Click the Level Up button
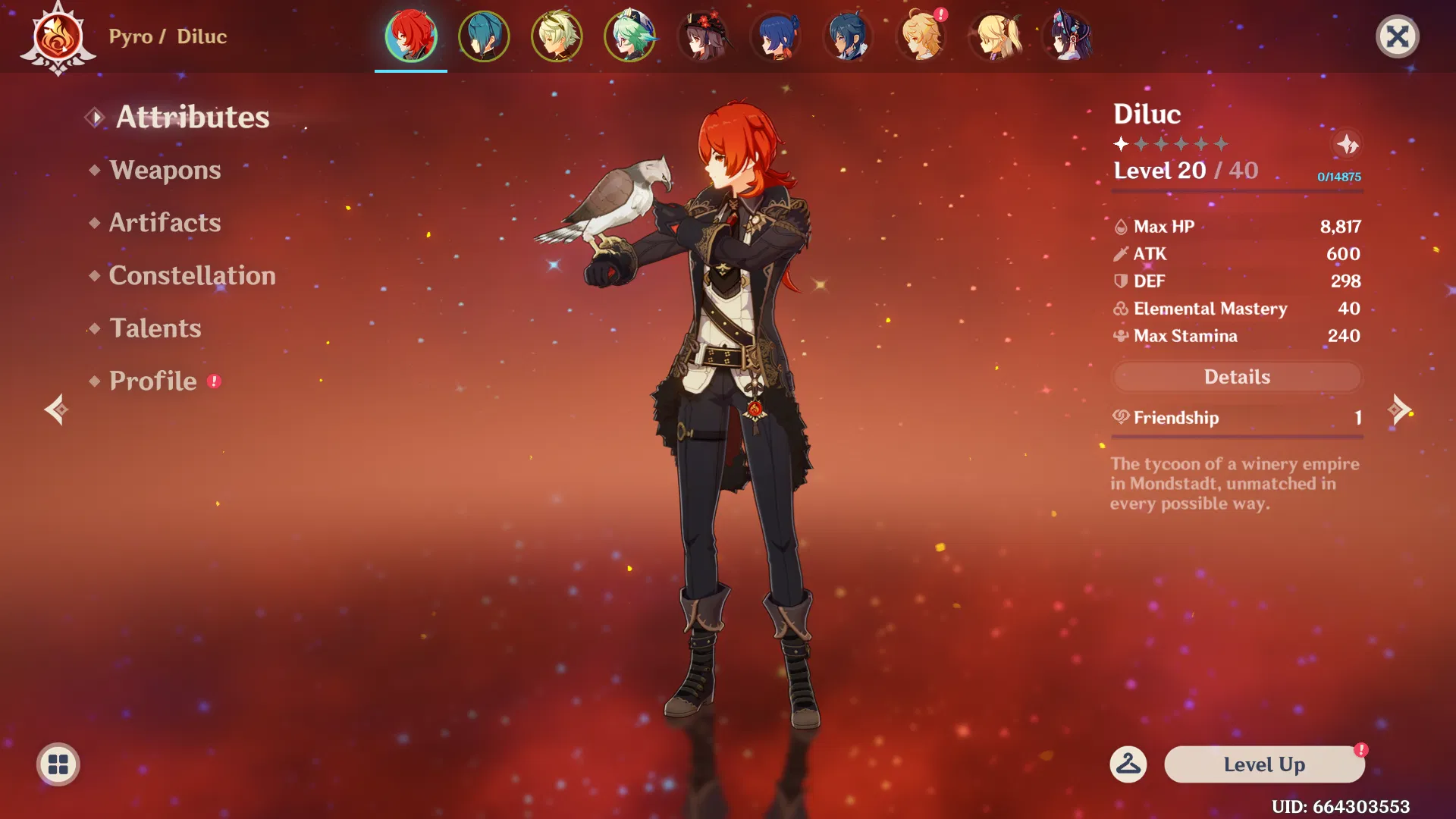 1263,764
